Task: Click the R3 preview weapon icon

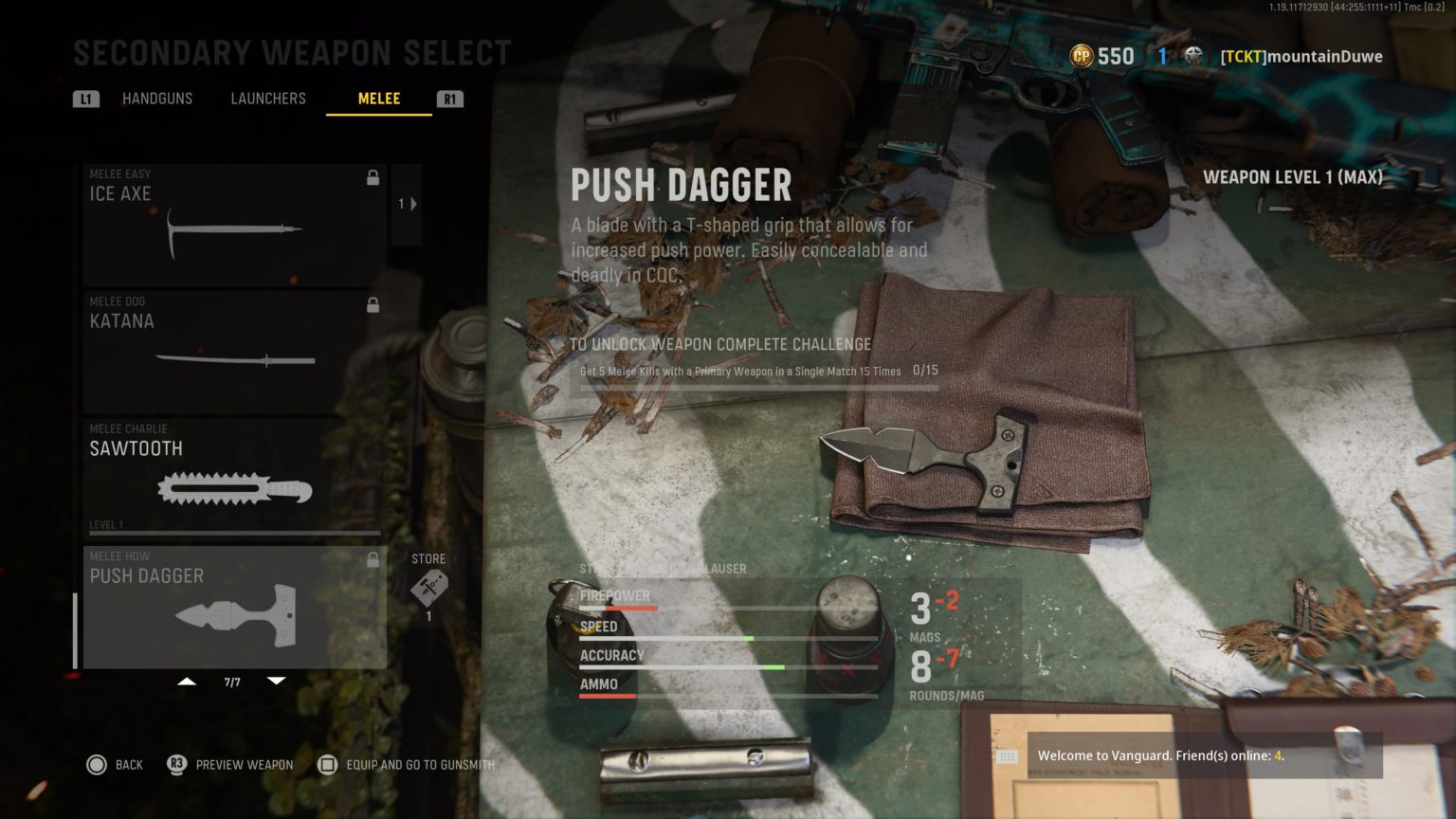Action: pyautogui.click(x=175, y=765)
